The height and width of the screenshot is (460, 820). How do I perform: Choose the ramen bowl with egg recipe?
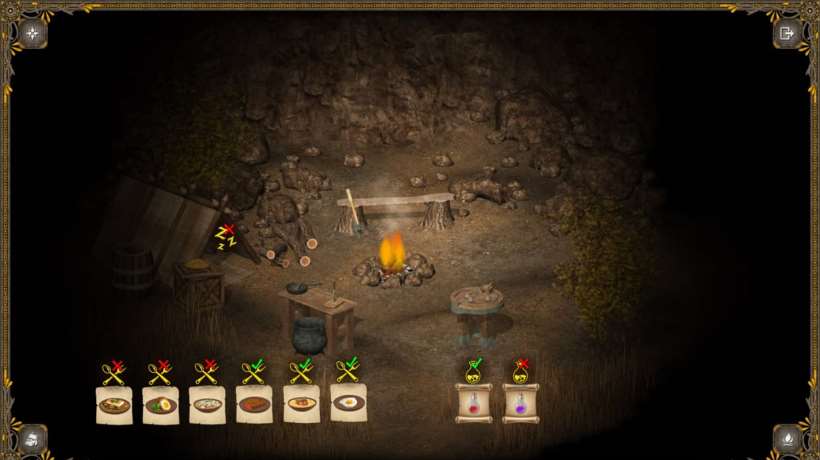click(x=161, y=404)
